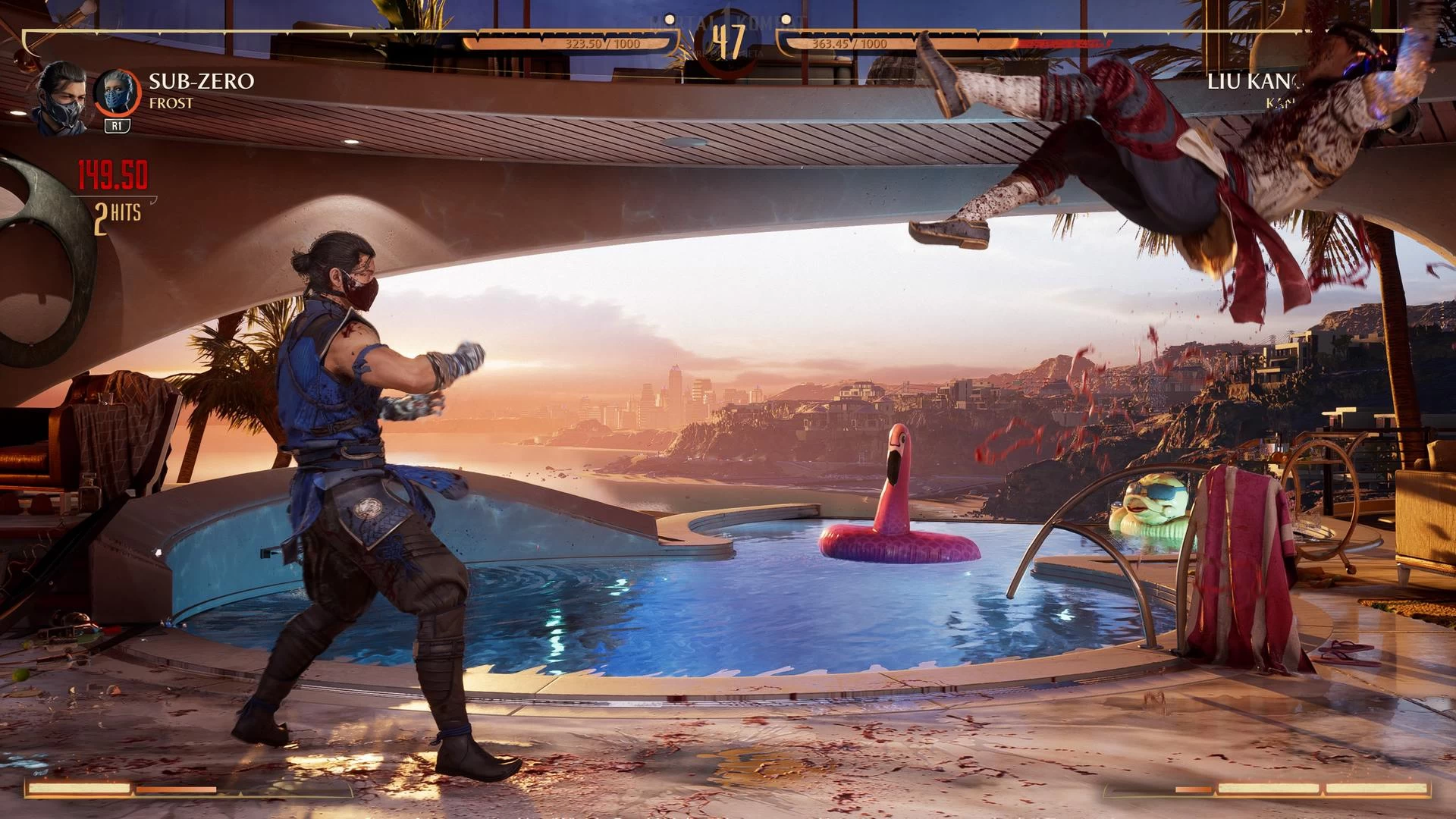Select the Frost kameo icon
The height and width of the screenshot is (819, 1456).
tap(117, 93)
